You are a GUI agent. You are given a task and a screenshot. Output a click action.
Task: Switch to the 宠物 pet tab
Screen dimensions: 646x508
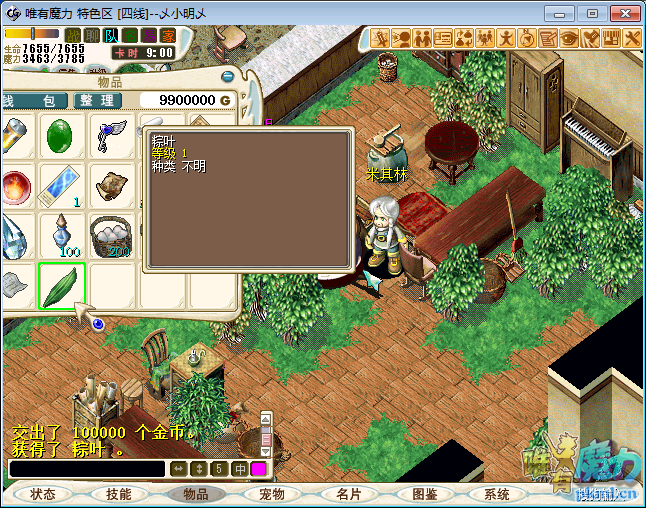[272, 494]
